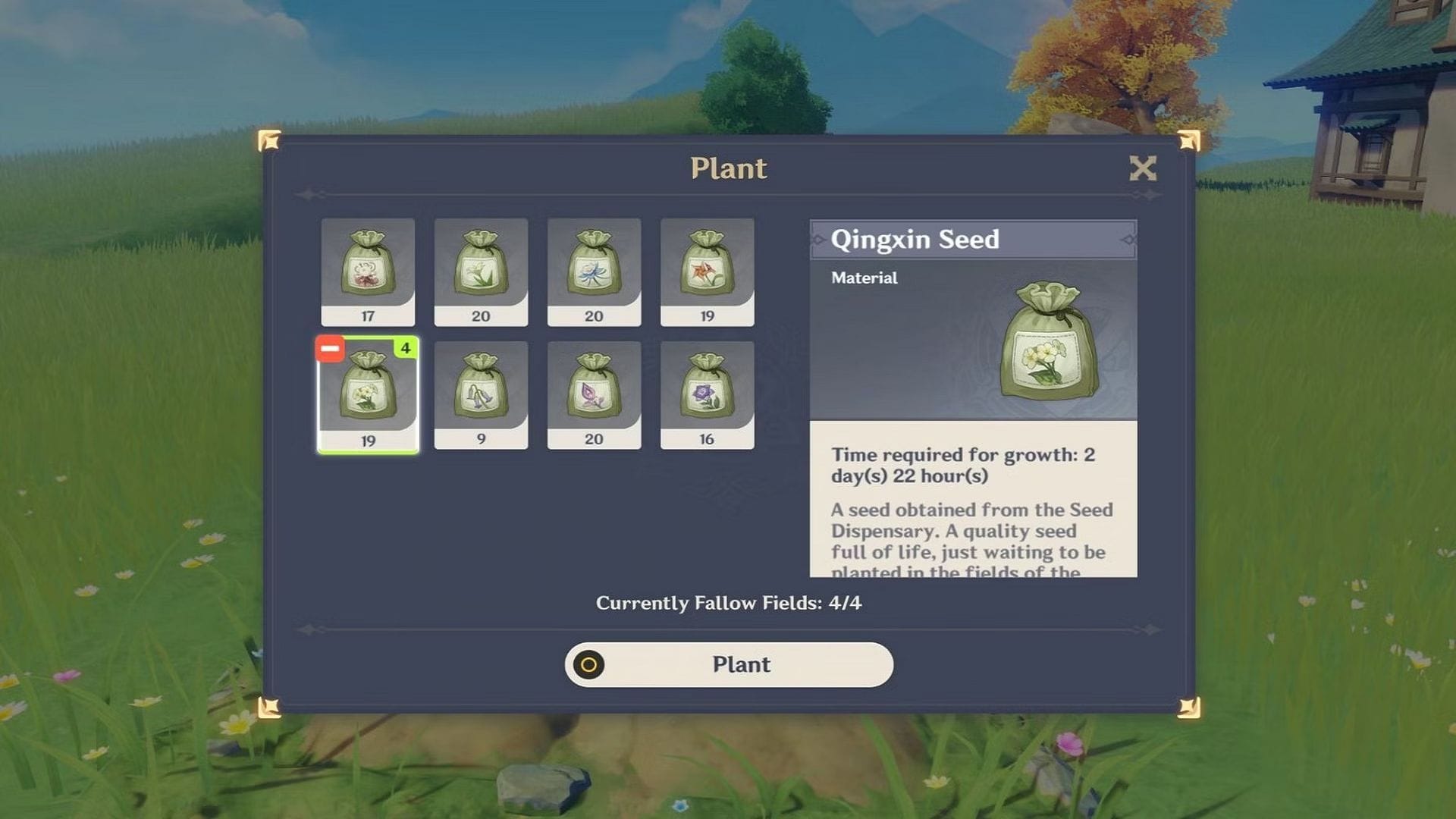This screenshot has height=819, width=1456.
Task: Click the circular icon inside the Plant button
Action: pyautogui.click(x=589, y=666)
